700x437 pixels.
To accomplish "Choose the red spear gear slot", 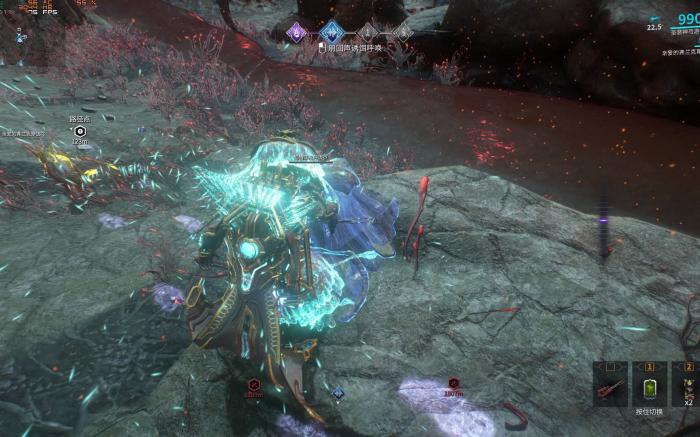I will coord(609,388).
